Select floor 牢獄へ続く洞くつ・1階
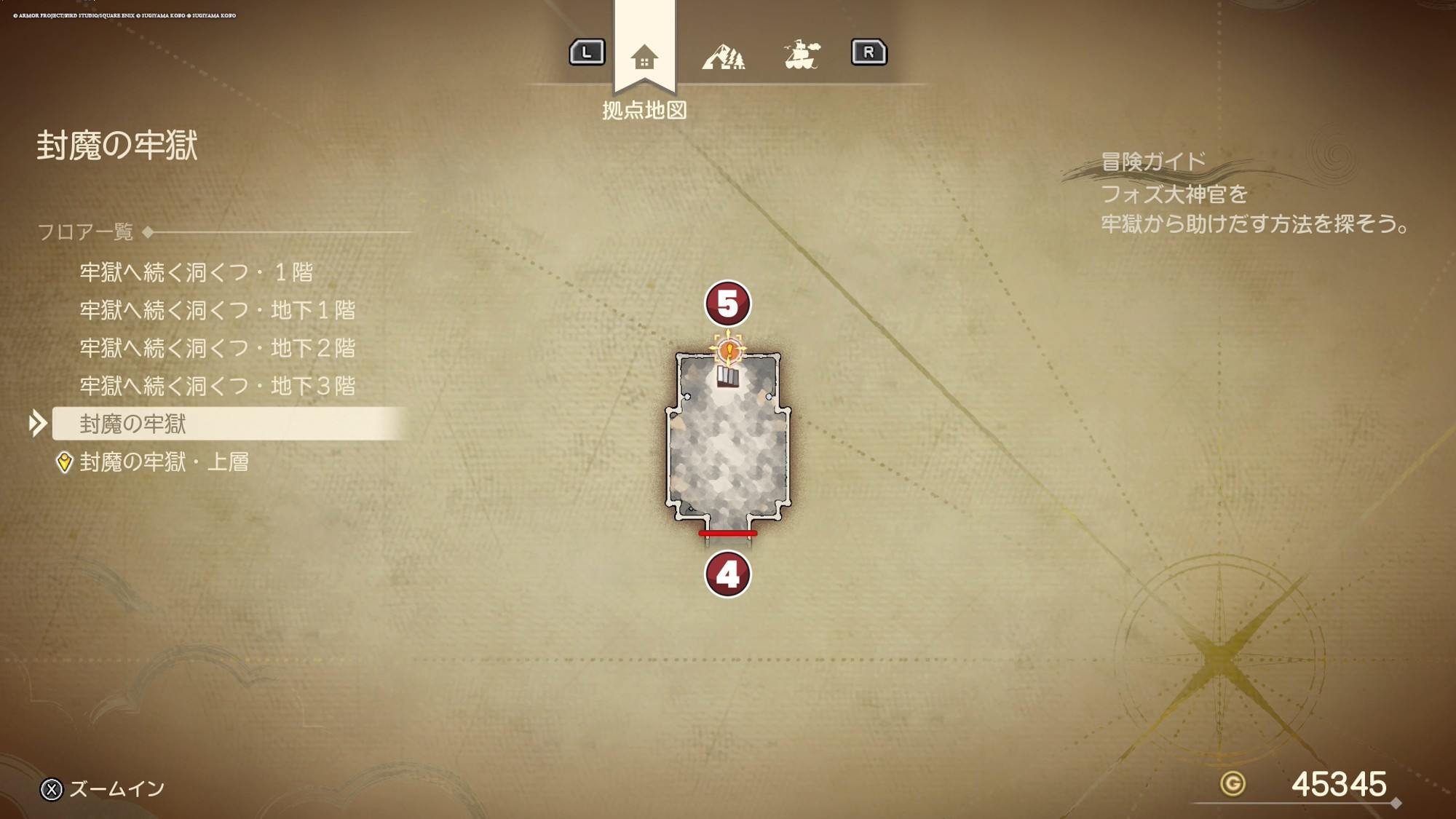Image resolution: width=1456 pixels, height=819 pixels. (197, 272)
